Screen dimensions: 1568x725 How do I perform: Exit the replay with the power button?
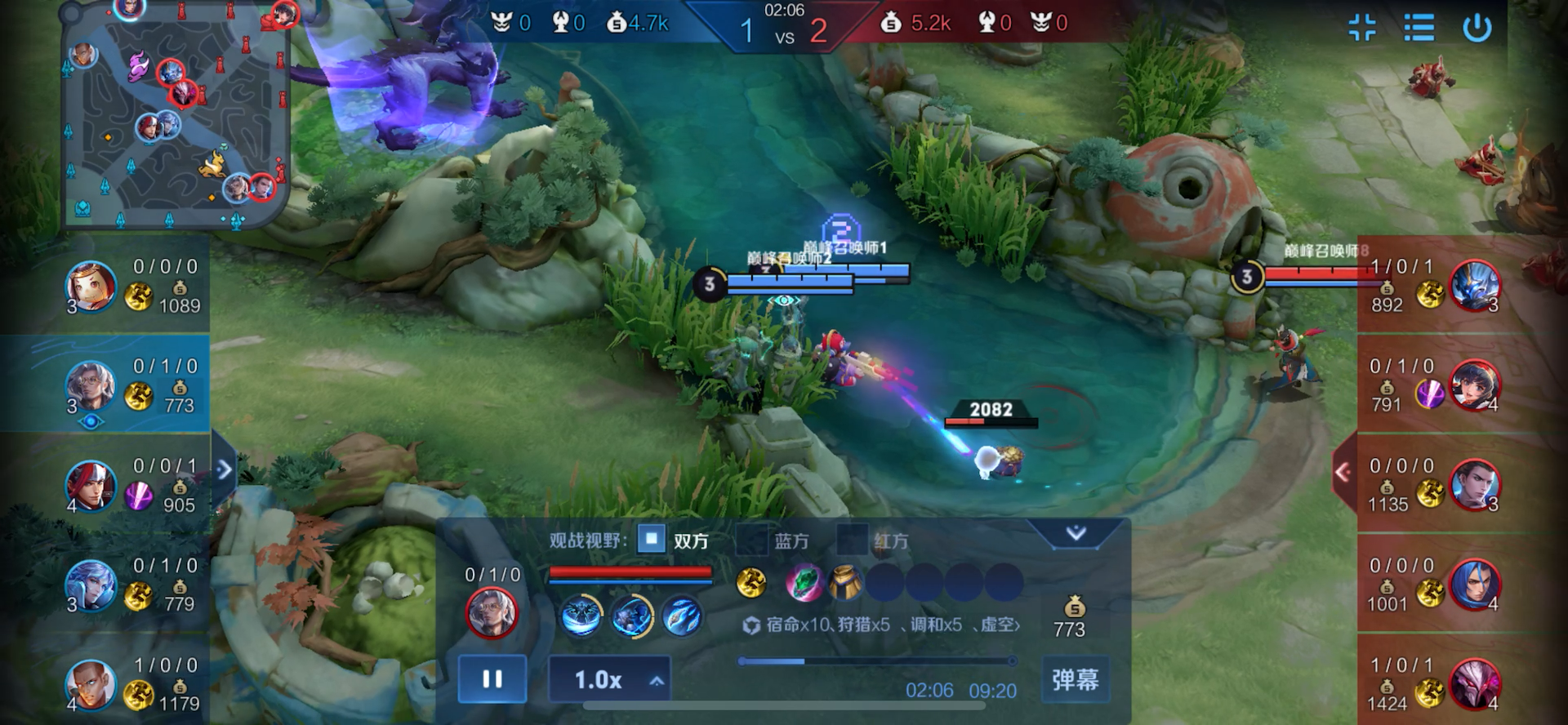(x=1477, y=28)
